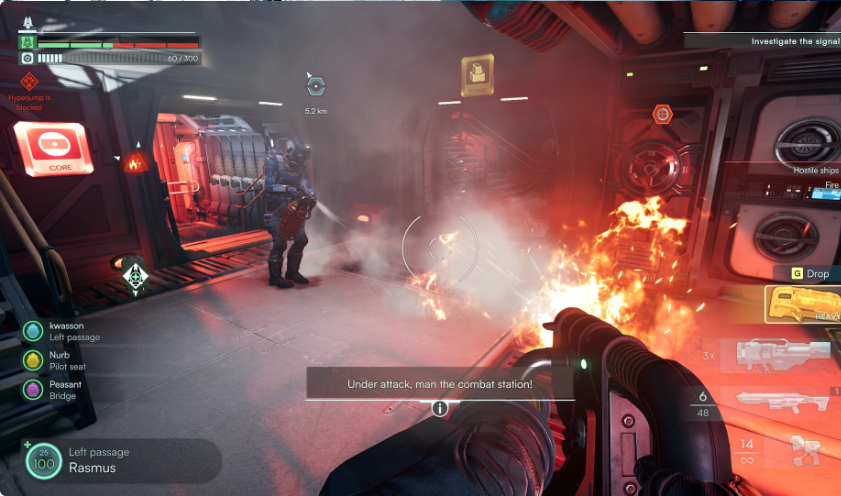Viewport: 841px width, 496px height.
Task: Click the red hexagon hostile marker
Action: [662, 114]
